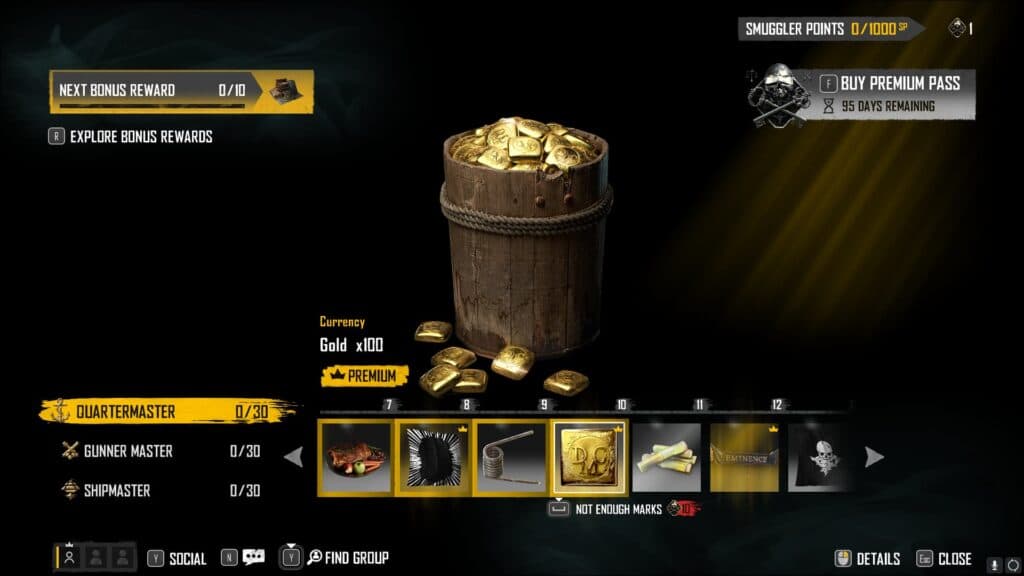Select the roasted meat plate reward
Screen dimensions: 1024x576
pos(355,457)
